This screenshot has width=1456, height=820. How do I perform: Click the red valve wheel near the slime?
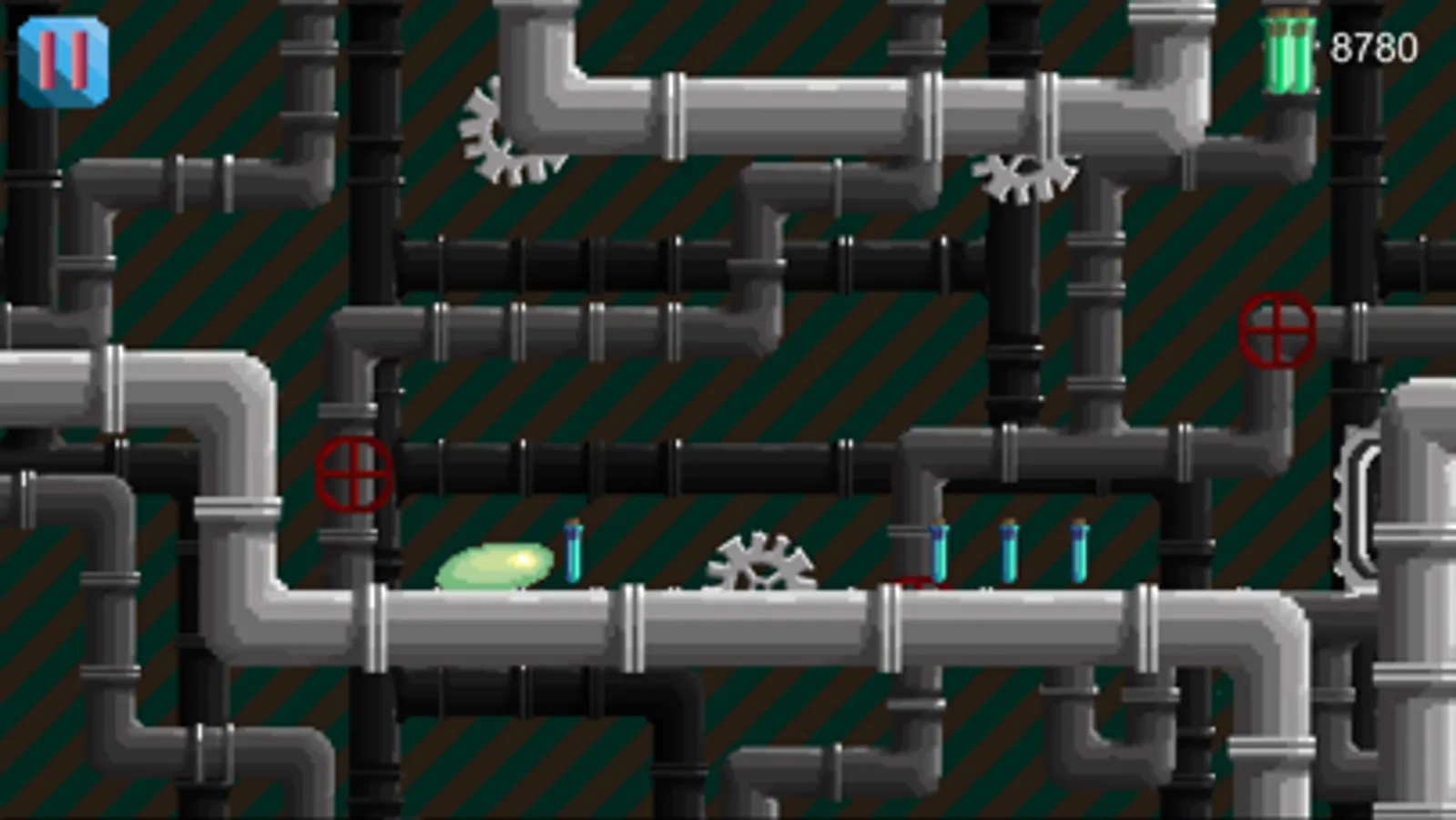pos(354,472)
